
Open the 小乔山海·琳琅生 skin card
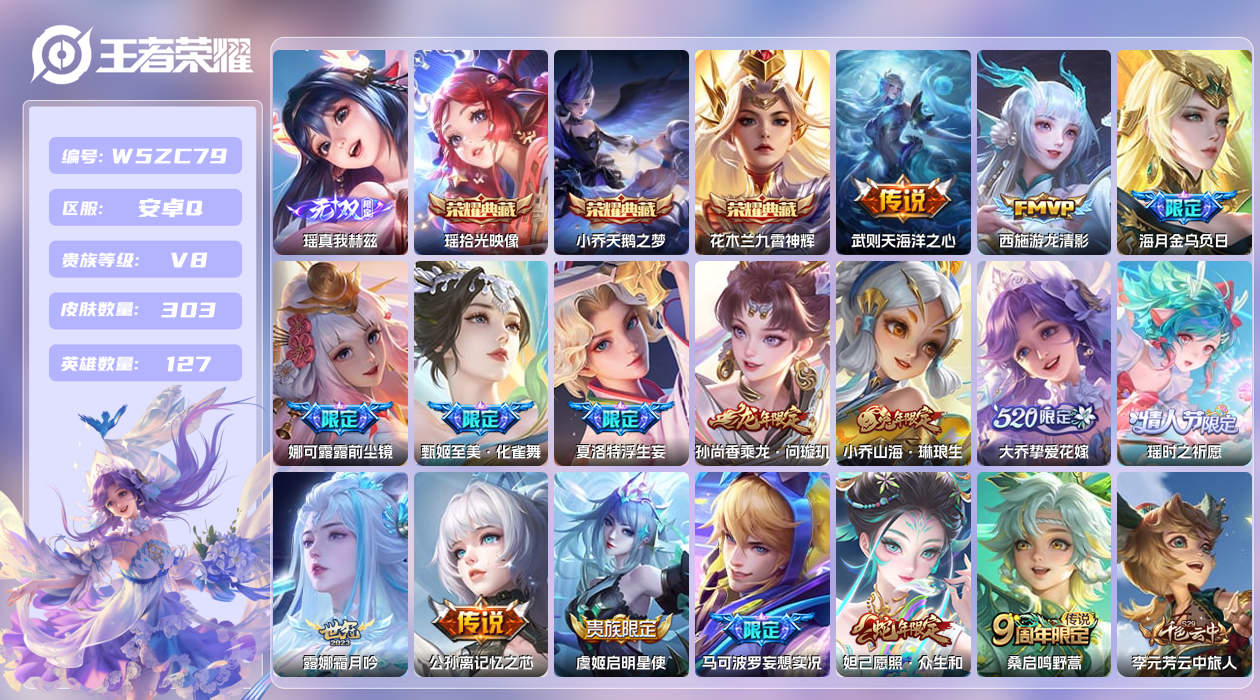point(903,363)
